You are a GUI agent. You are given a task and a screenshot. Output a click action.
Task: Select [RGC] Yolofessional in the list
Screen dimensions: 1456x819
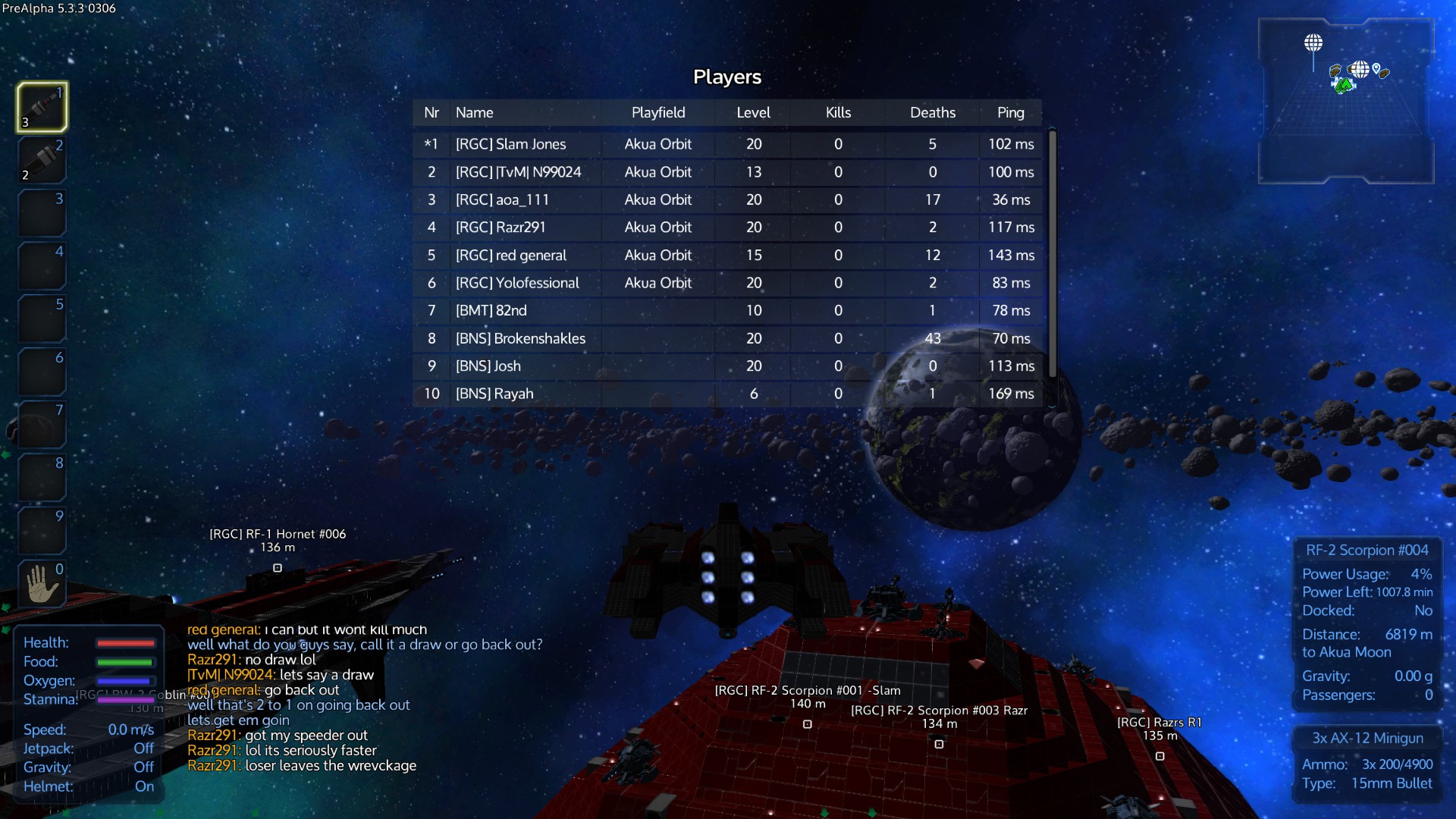click(517, 283)
